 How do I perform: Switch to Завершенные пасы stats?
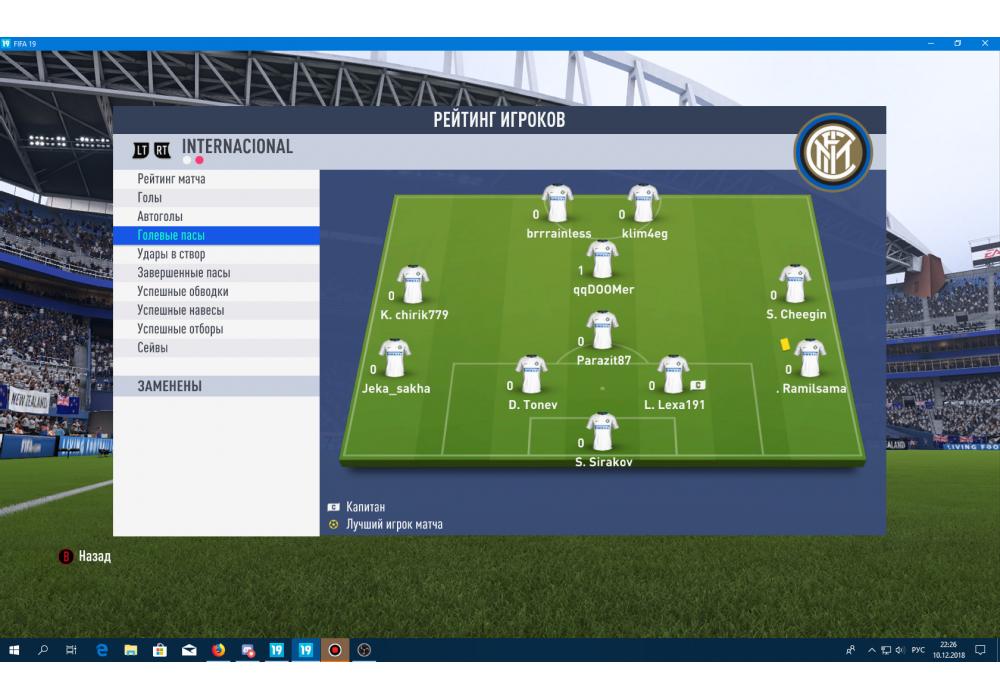(x=183, y=273)
